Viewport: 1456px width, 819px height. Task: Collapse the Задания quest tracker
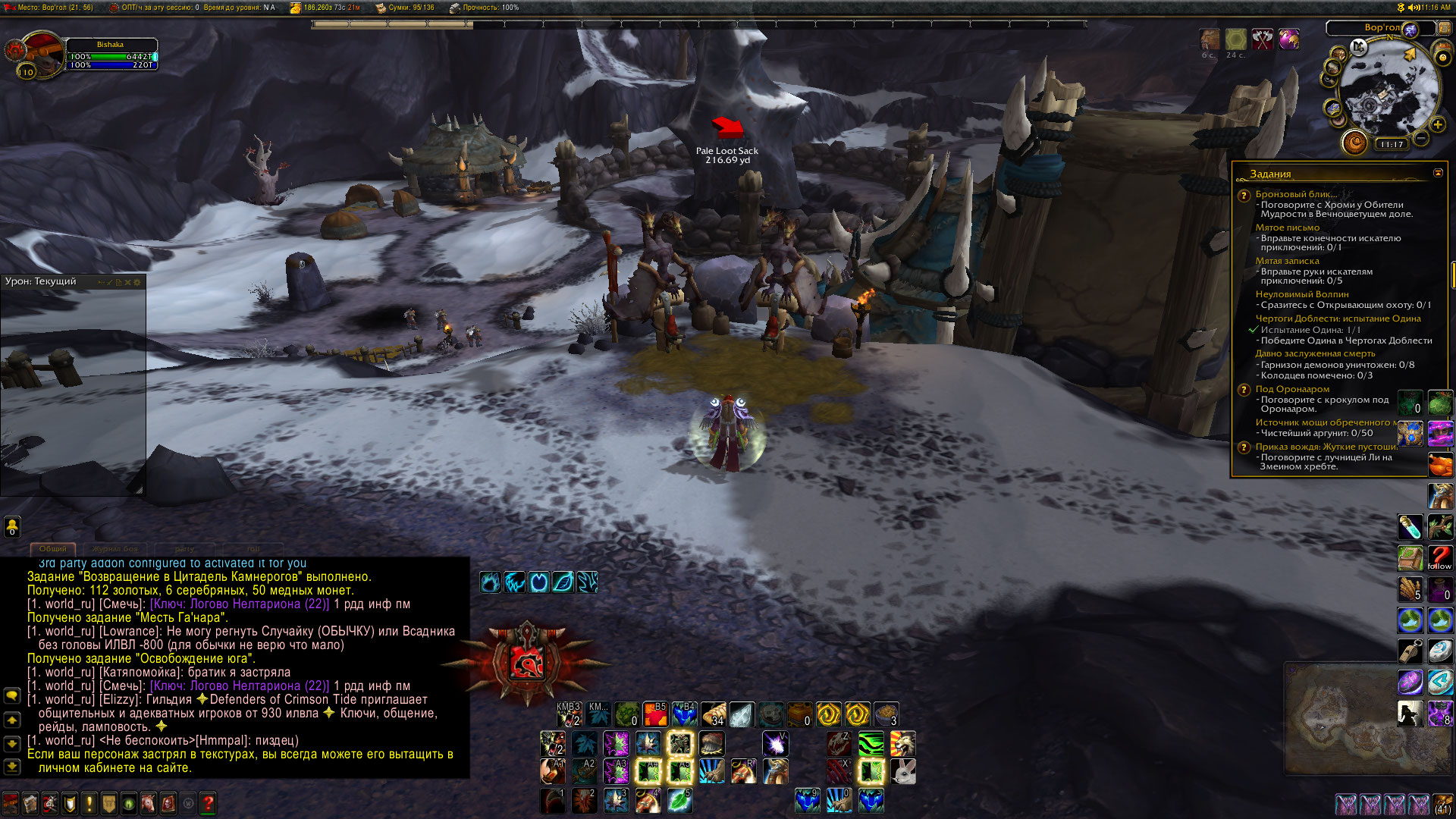(1438, 173)
